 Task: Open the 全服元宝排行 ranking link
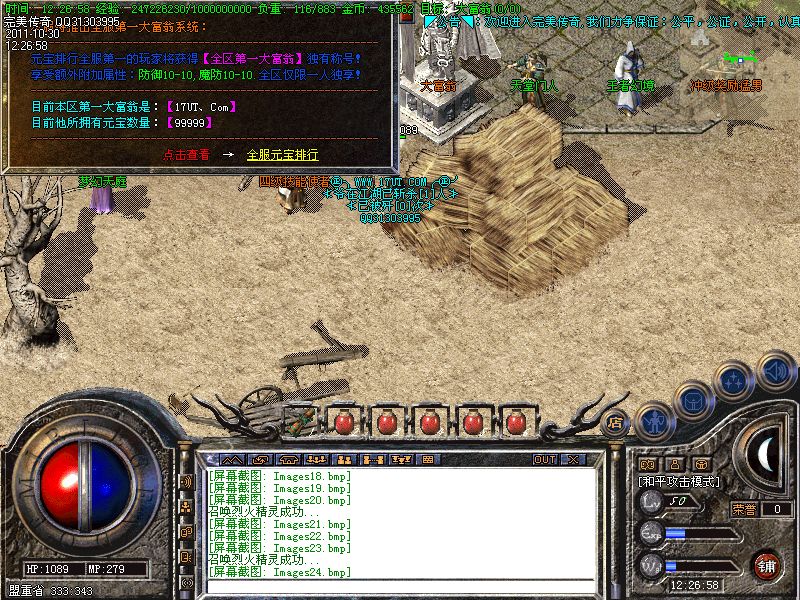click(282, 155)
